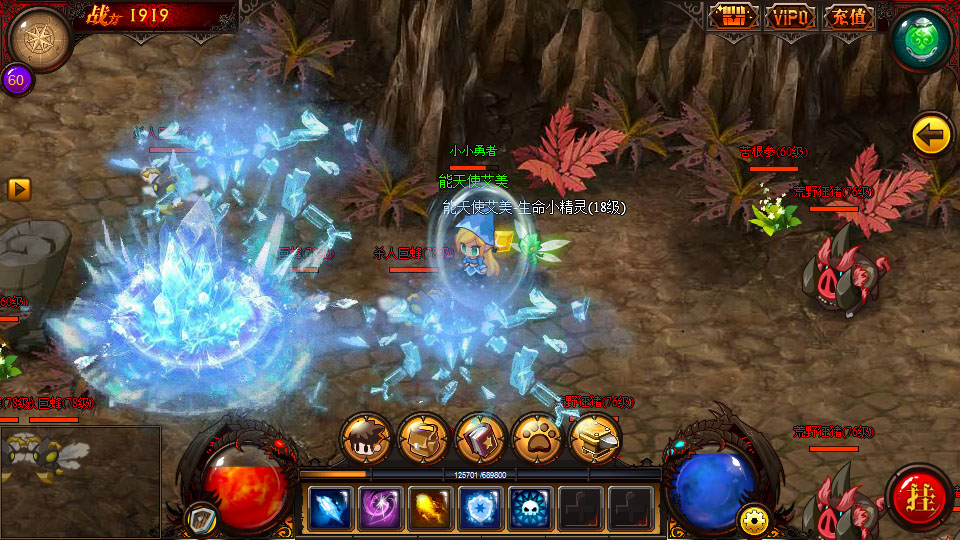Open the anvil forge menu

click(594, 437)
